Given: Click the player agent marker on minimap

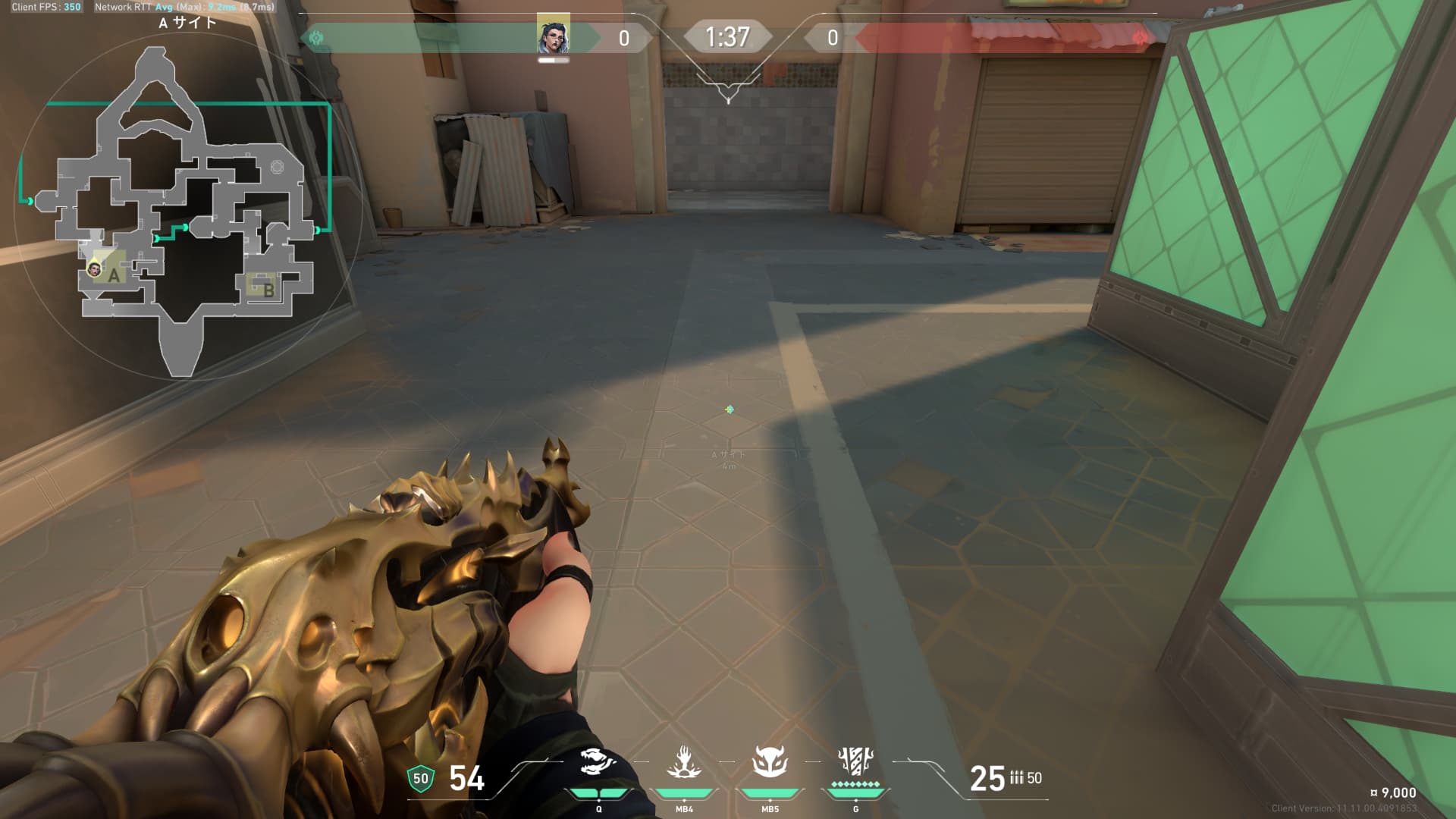Looking at the screenshot, I should [x=95, y=268].
